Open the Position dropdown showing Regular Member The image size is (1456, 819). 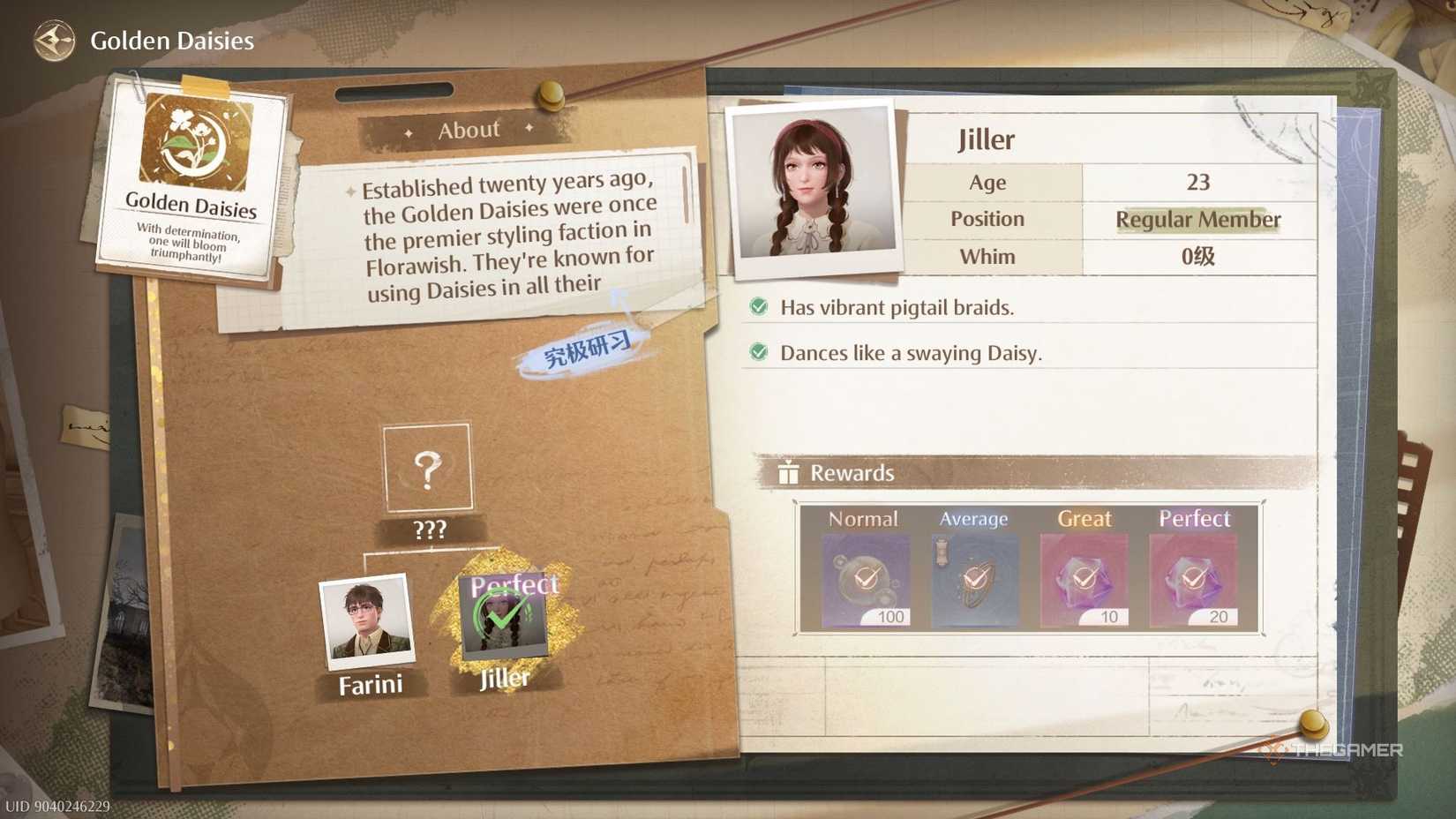(x=1197, y=220)
